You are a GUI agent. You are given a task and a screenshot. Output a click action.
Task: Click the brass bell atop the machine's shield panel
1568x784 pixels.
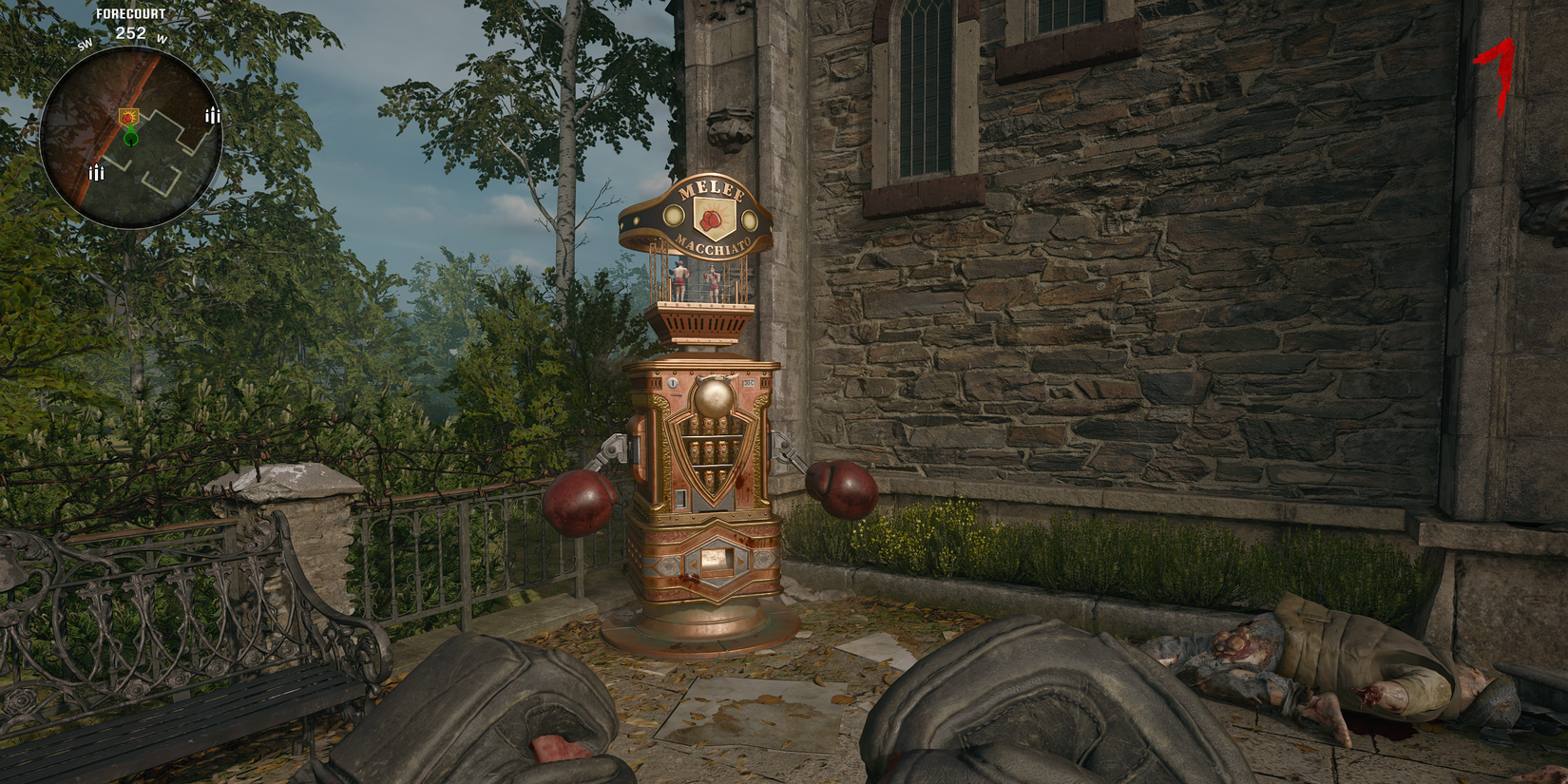pyautogui.click(x=714, y=397)
